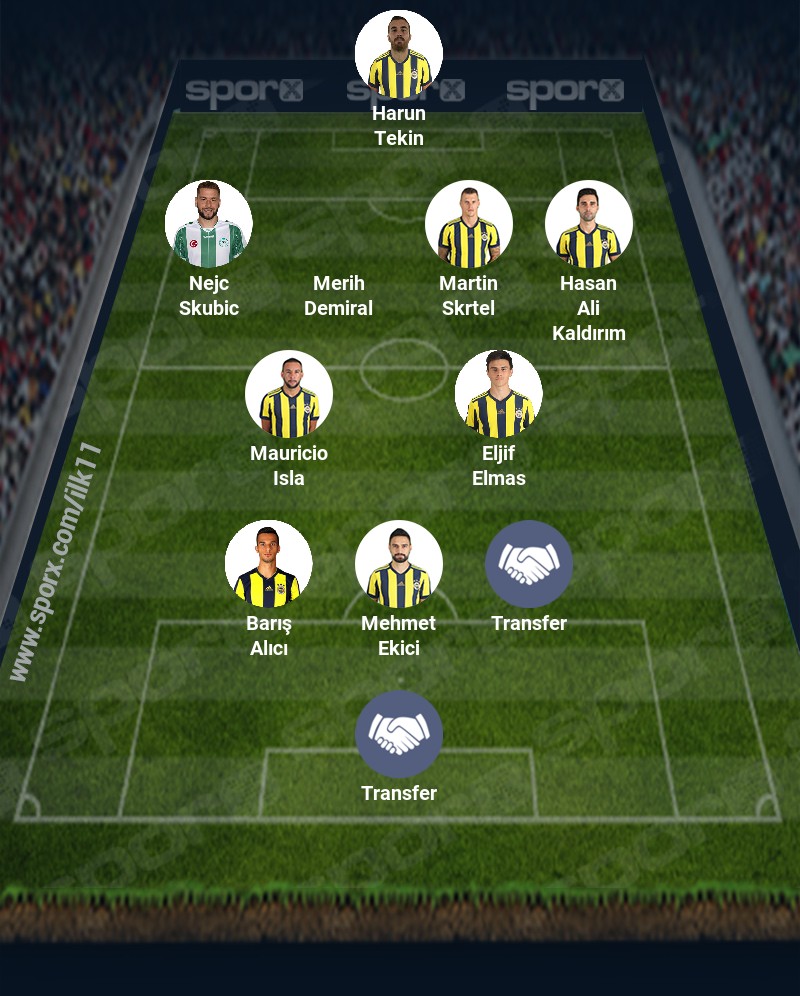The height and width of the screenshot is (996, 800).
Task: Select goalkeeper Harun Tekin's portrait
Action: [x=399, y=54]
